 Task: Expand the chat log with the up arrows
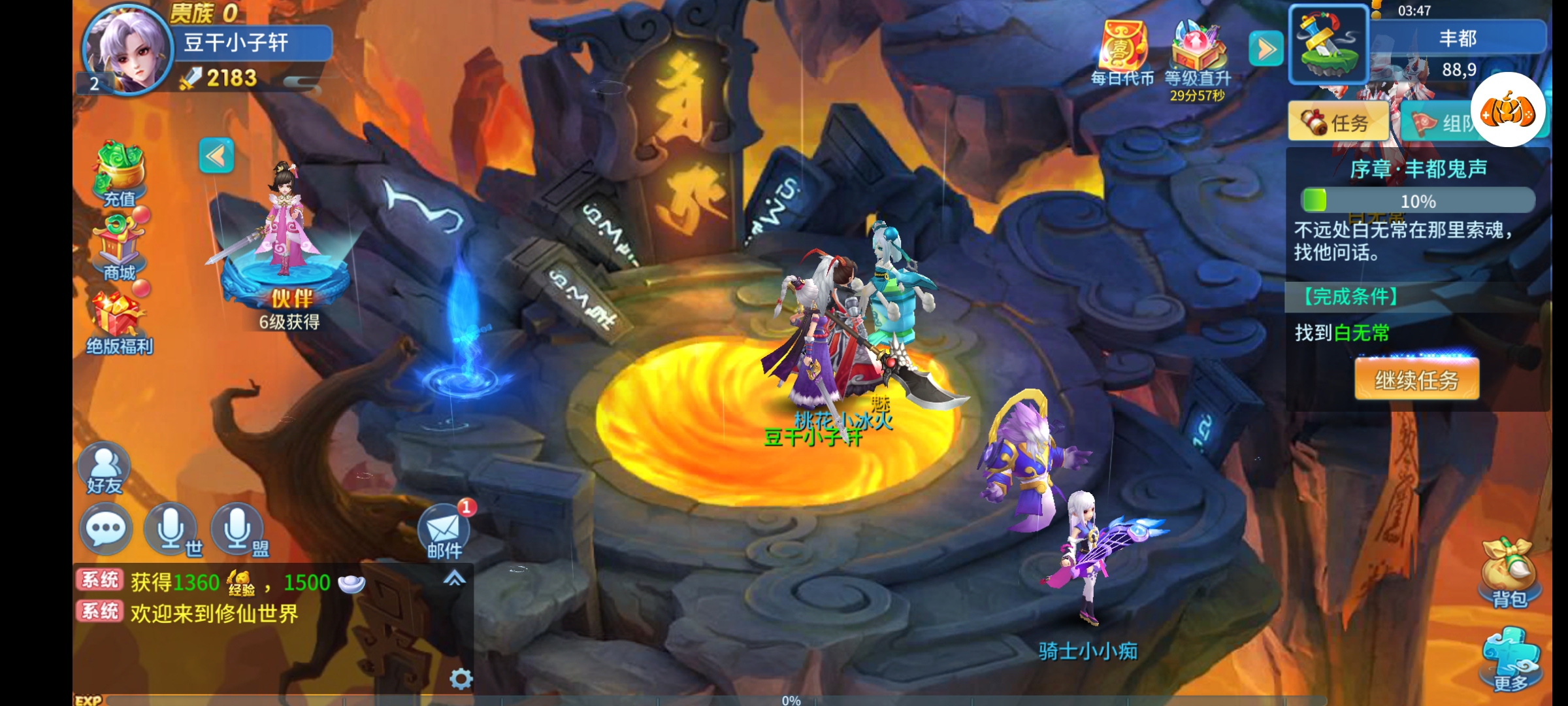click(x=455, y=578)
